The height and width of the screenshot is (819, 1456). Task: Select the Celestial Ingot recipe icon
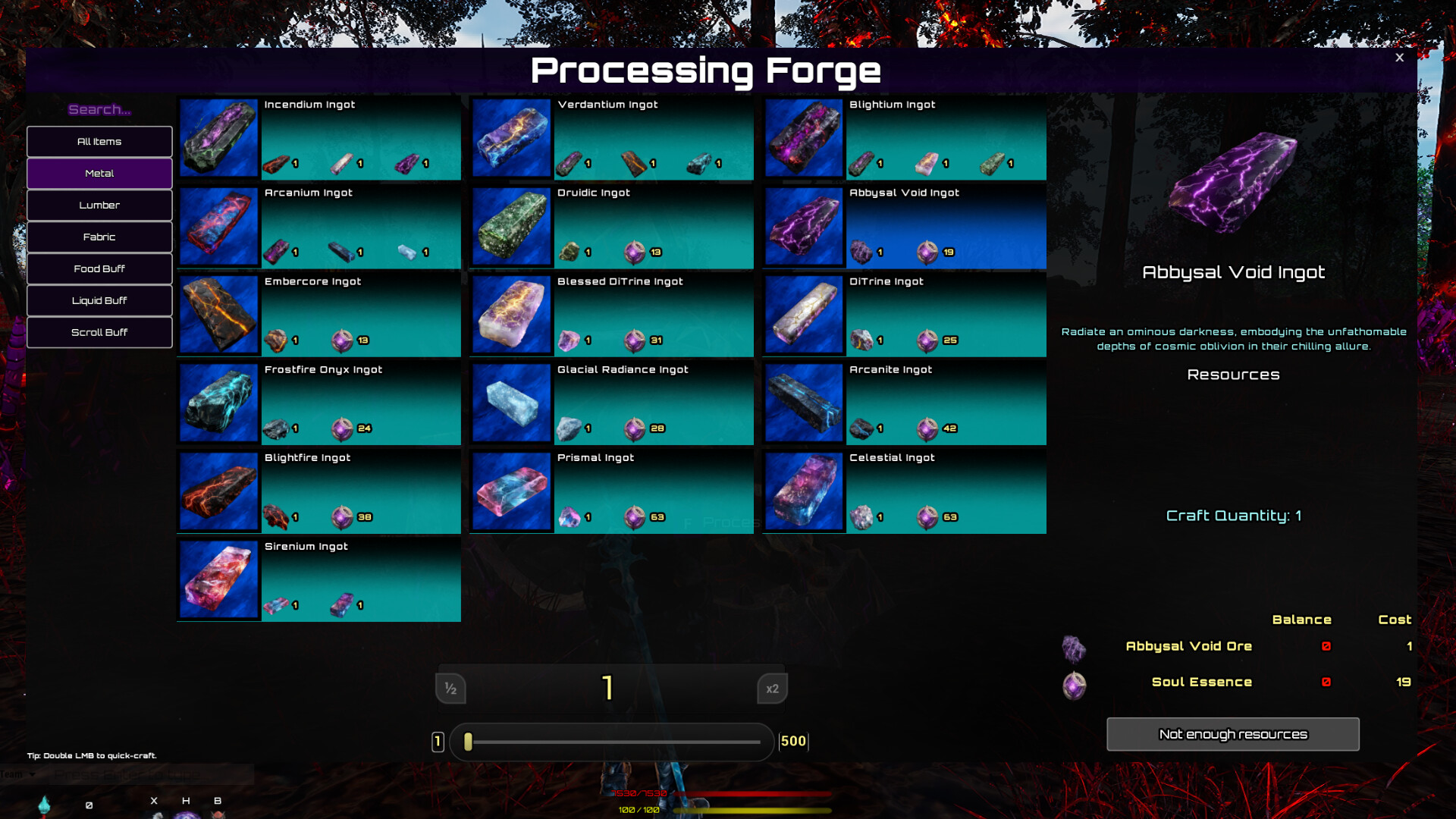point(804,491)
